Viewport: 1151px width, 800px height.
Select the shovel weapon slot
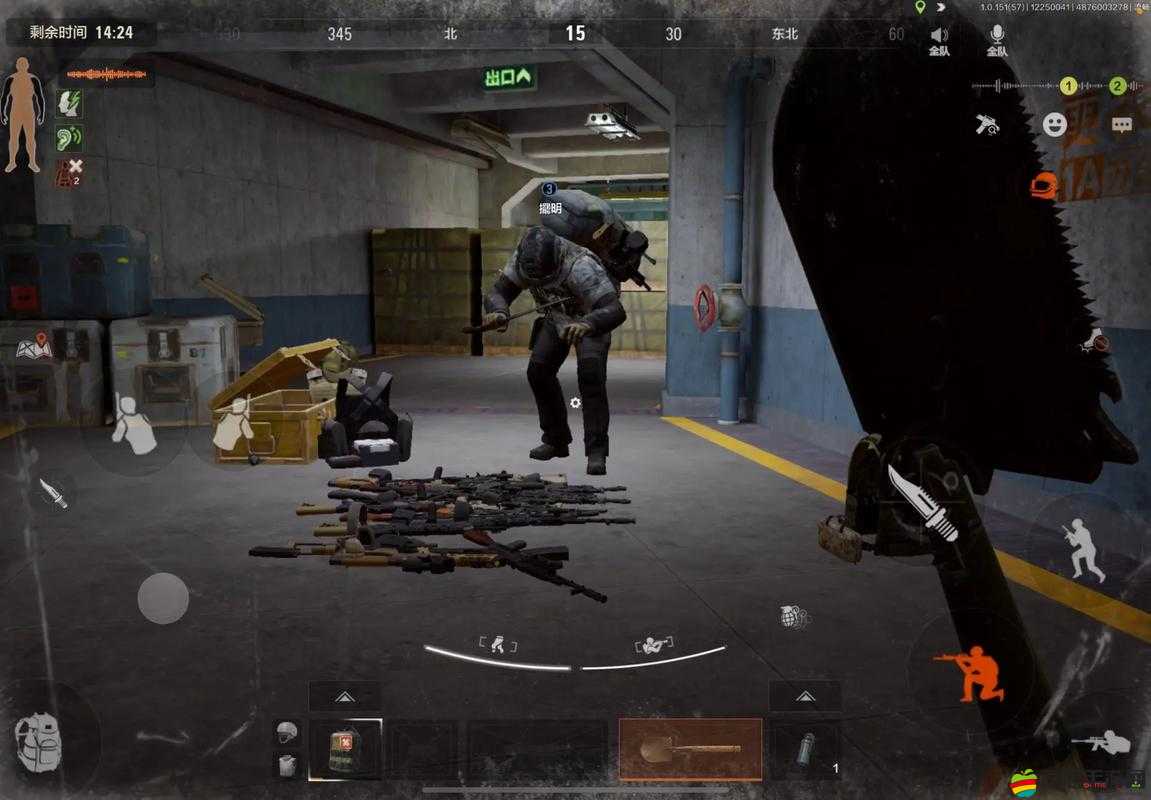(690, 749)
